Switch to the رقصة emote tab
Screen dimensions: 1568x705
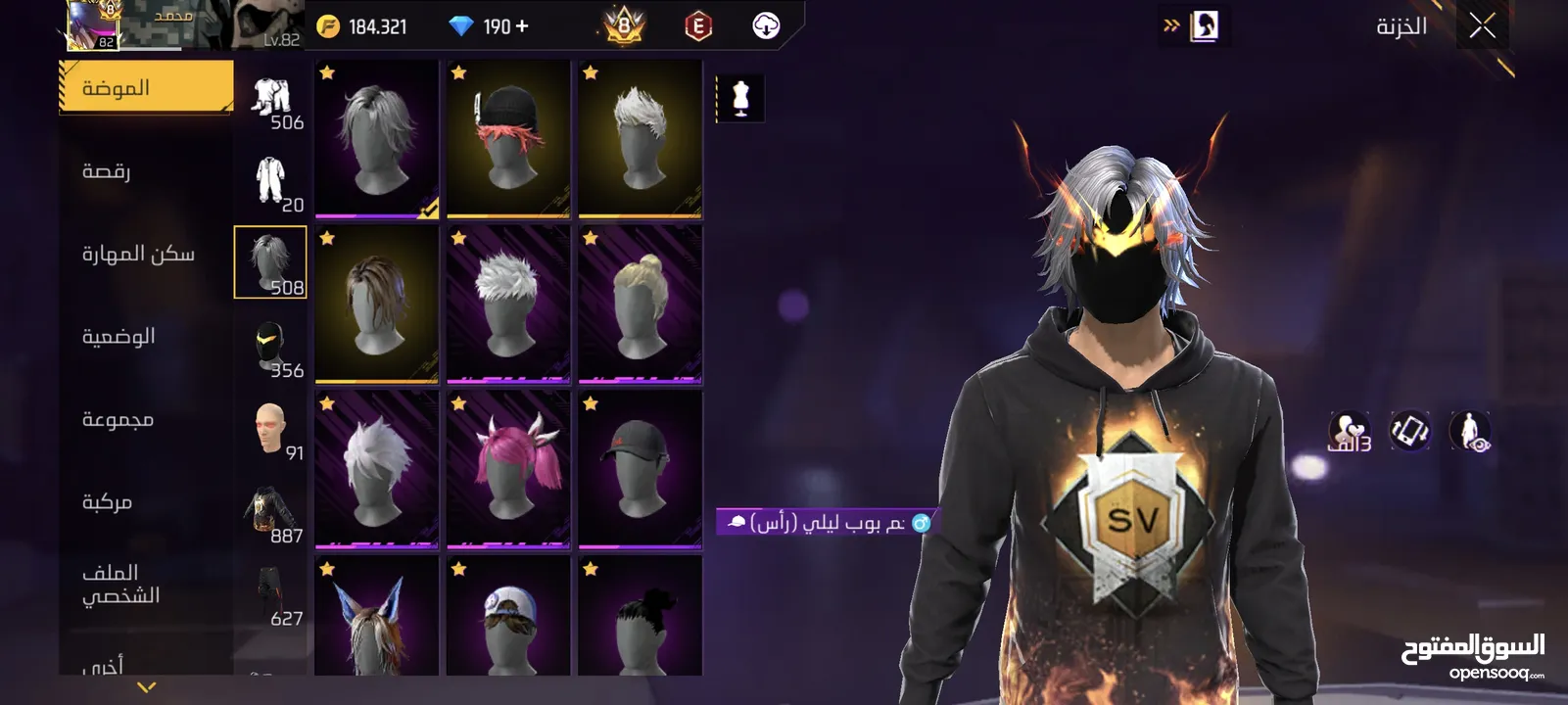[107, 171]
